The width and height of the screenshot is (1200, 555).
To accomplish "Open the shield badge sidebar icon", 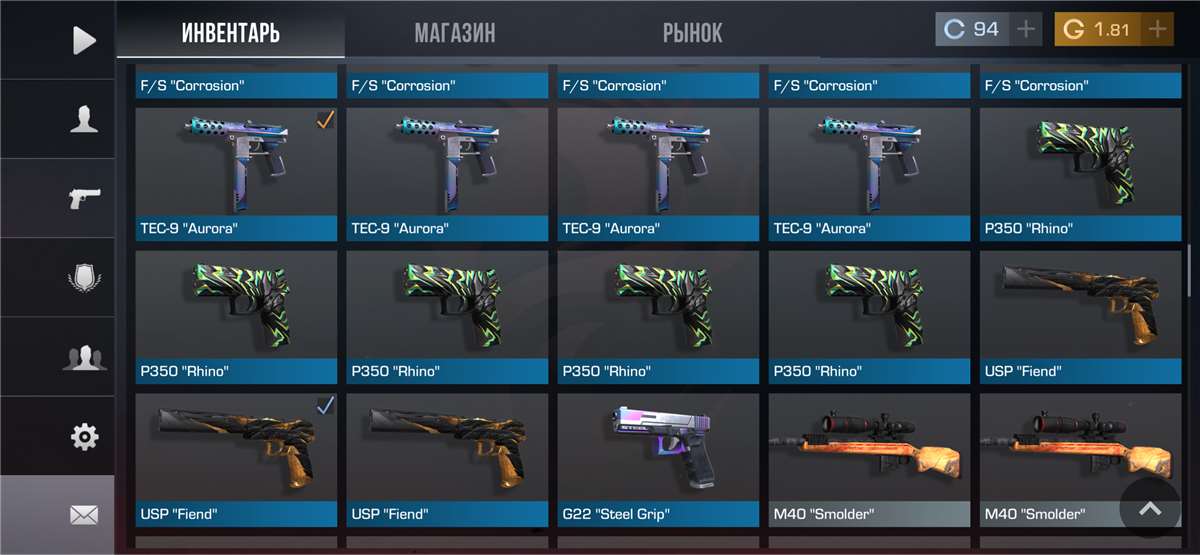I will pyautogui.click(x=84, y=277).
